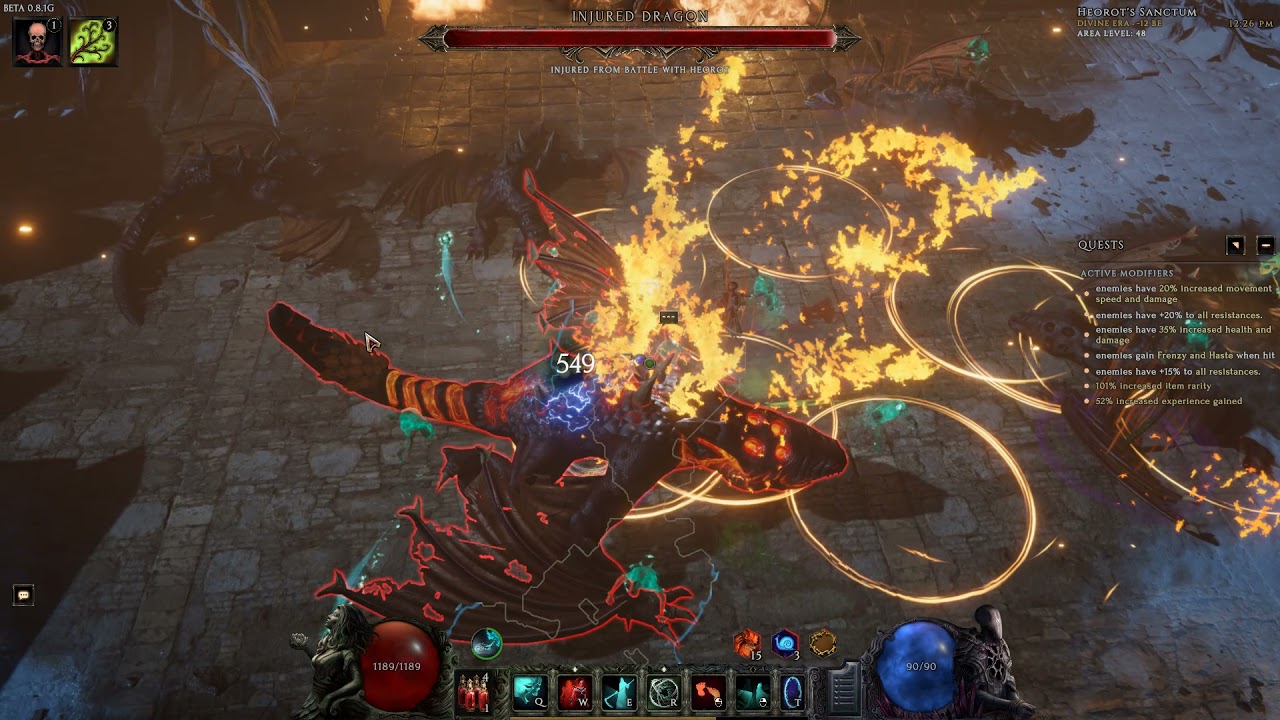This screenshot has height=720, width=1280.
Task: Activate the R skill with the swirling orb
Action: 664,691
